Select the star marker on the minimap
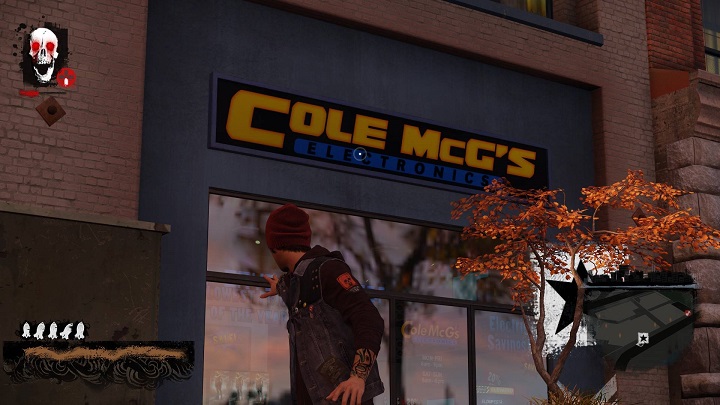720x405 pixels. 641,339
